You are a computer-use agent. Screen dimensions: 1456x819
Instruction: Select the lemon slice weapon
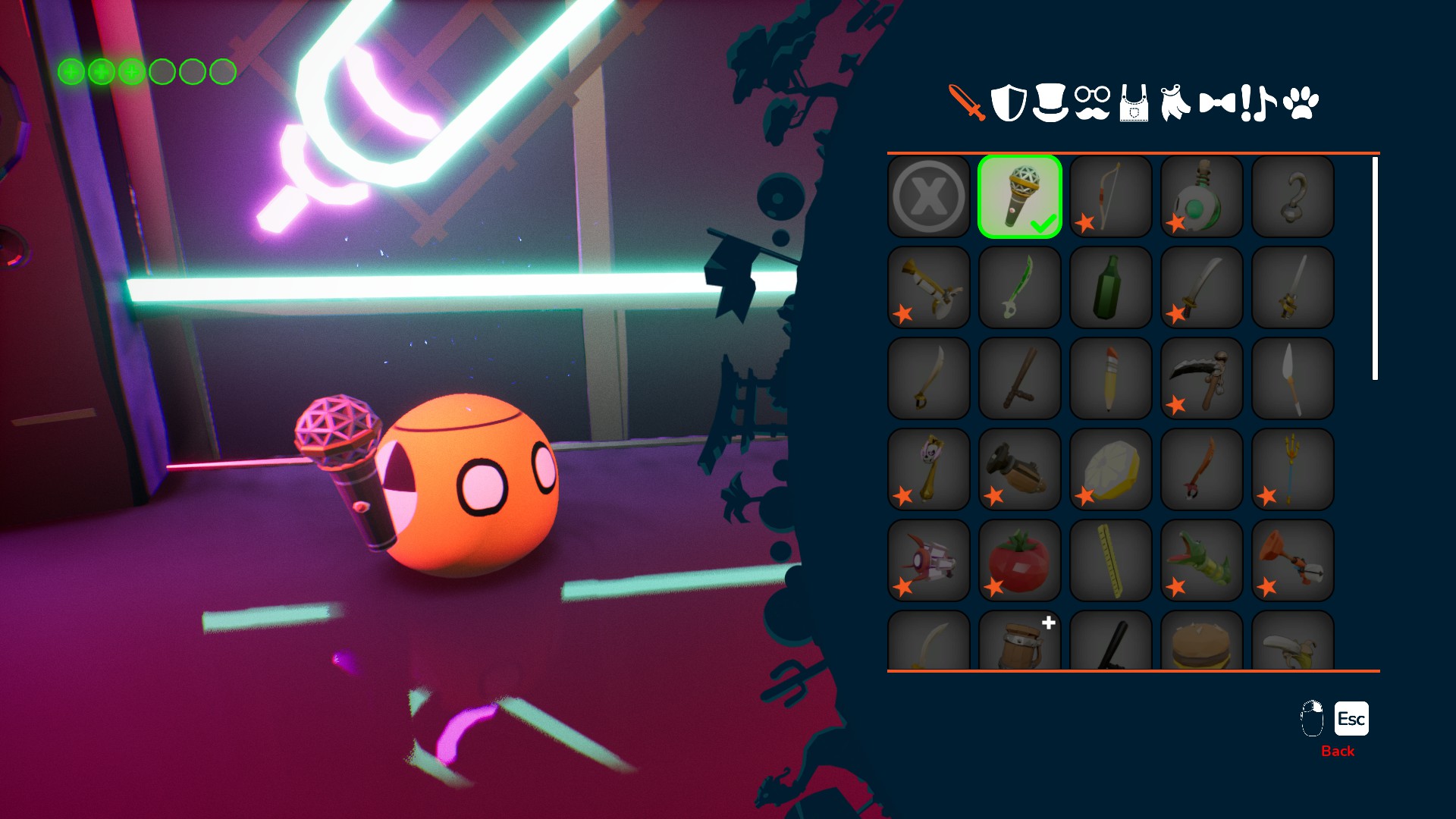tap(1111, 469)
